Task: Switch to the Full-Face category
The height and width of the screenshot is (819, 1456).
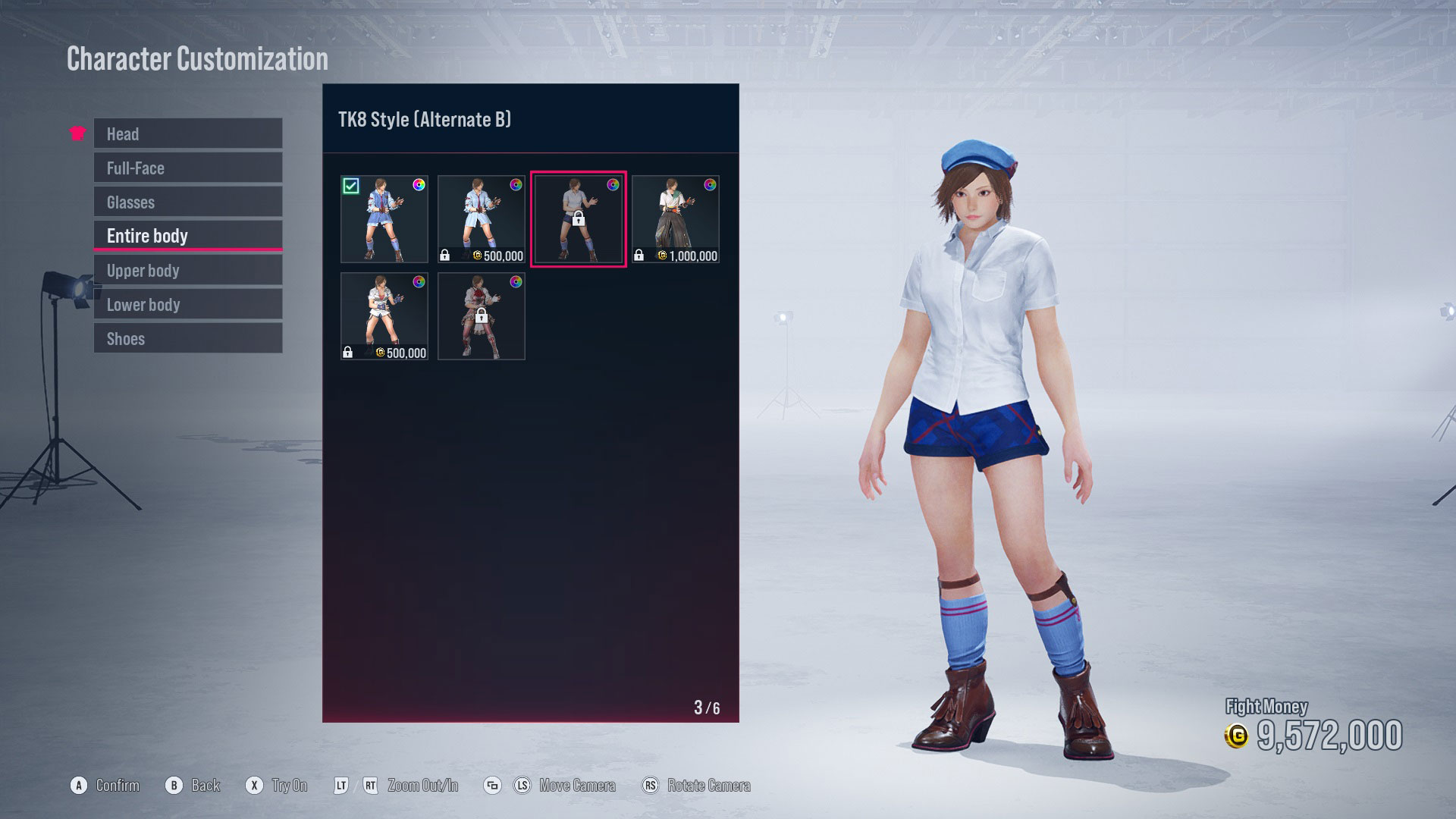Action: tap(187, 168)
